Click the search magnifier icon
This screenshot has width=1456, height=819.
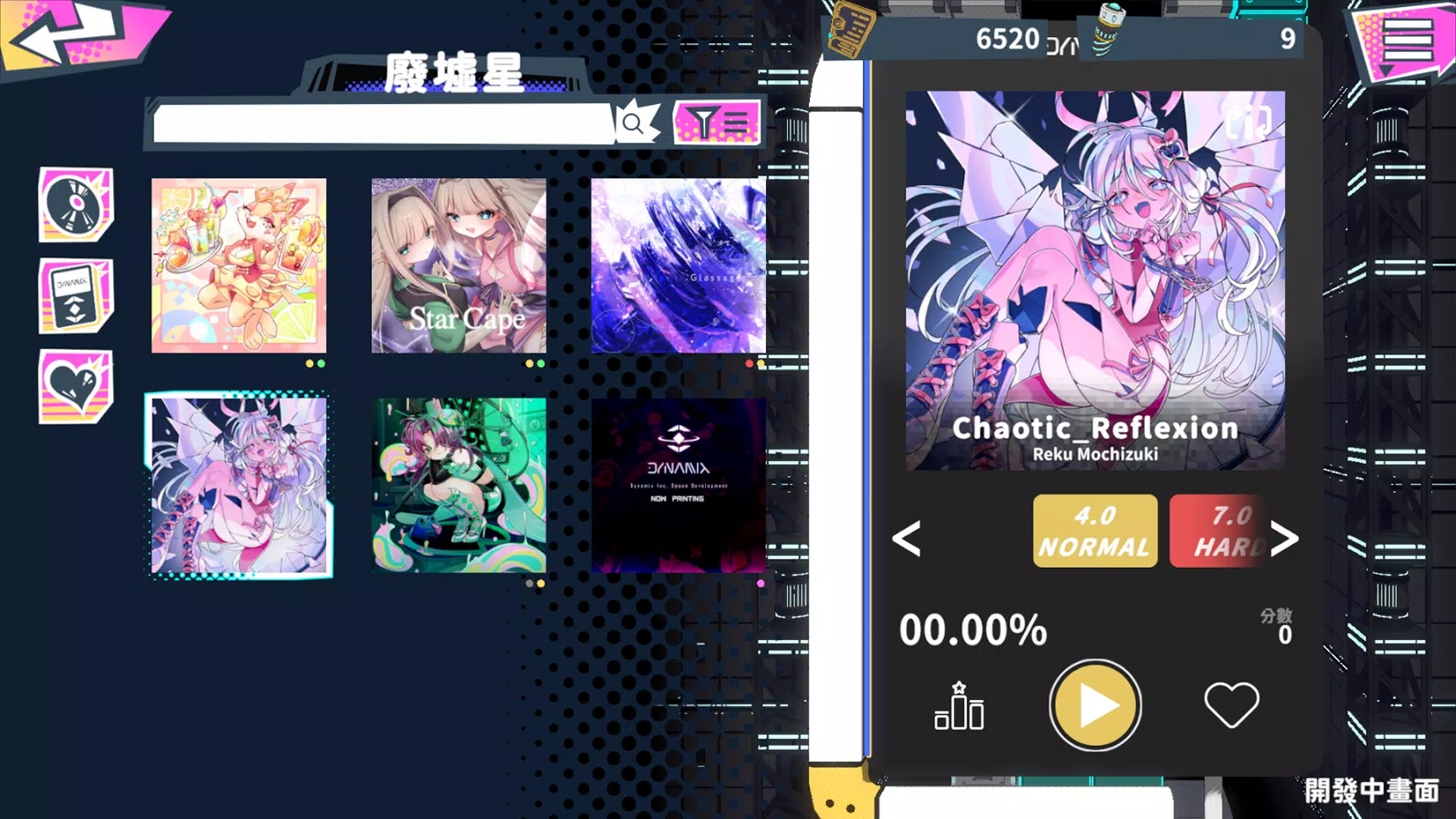tap(632, 123)
